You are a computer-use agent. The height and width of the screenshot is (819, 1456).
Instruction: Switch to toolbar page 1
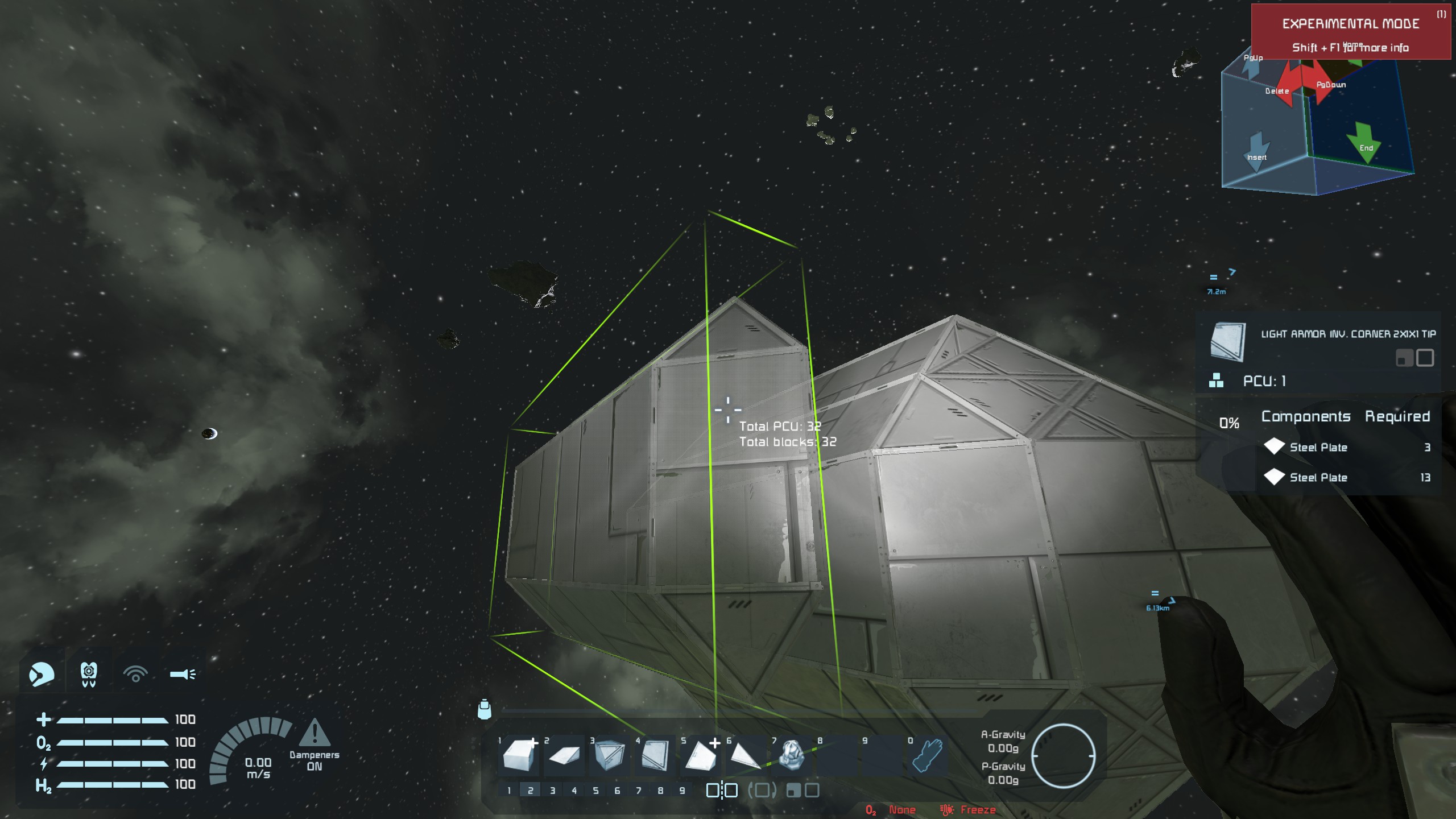click(509, 790)
